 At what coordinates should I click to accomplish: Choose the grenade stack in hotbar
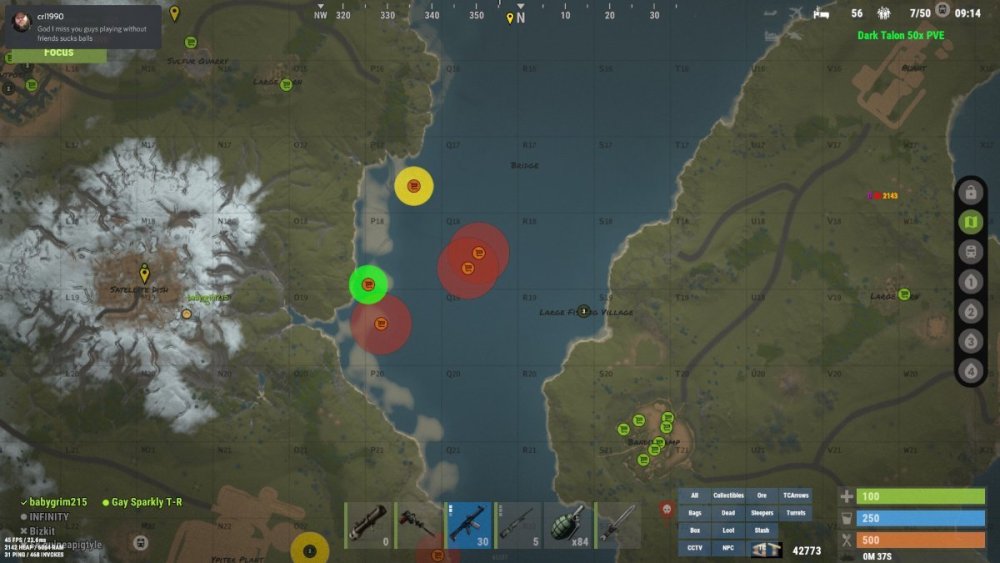tap(568, 525)
